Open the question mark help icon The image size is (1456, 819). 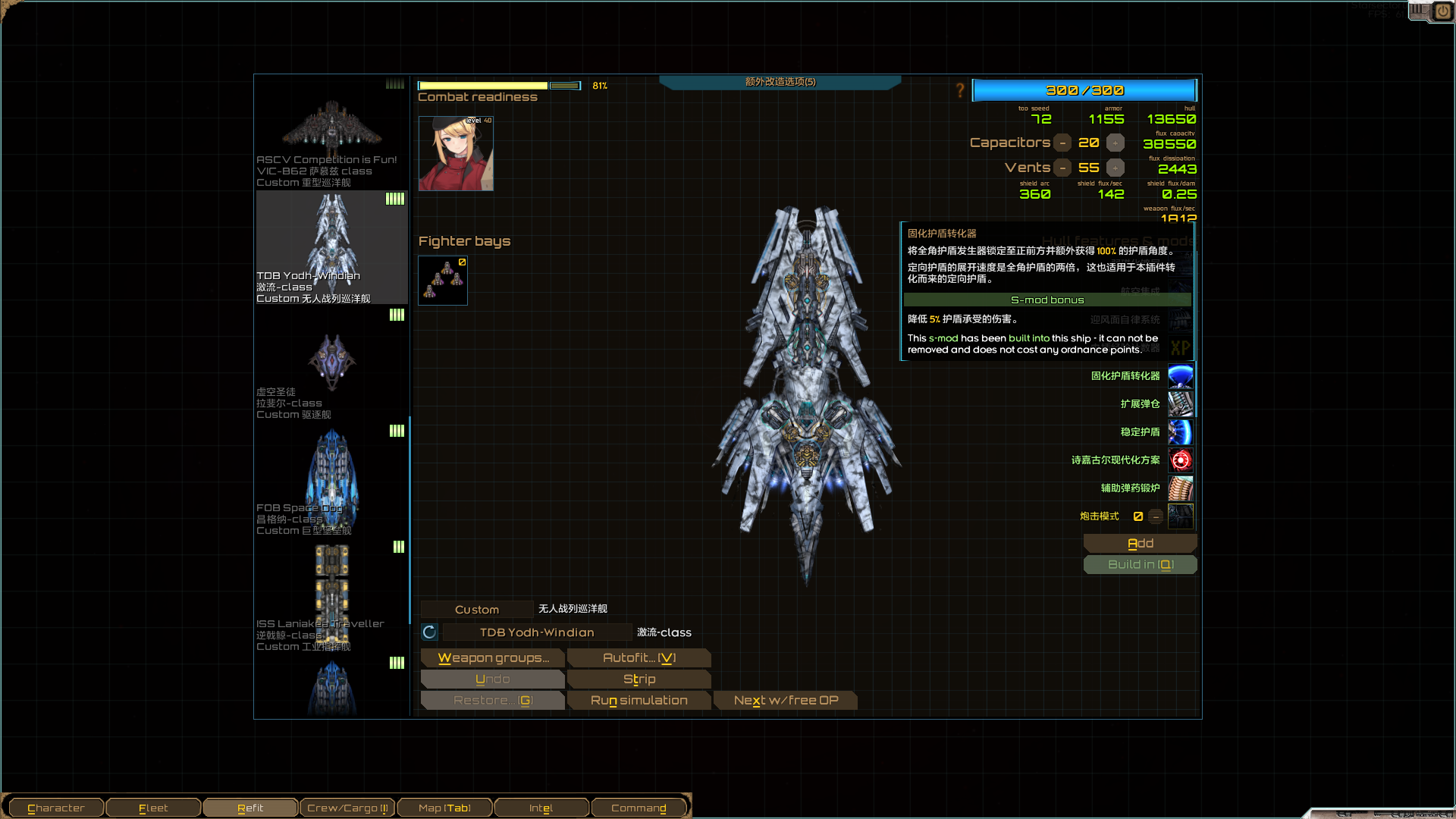tap(961, 90)
